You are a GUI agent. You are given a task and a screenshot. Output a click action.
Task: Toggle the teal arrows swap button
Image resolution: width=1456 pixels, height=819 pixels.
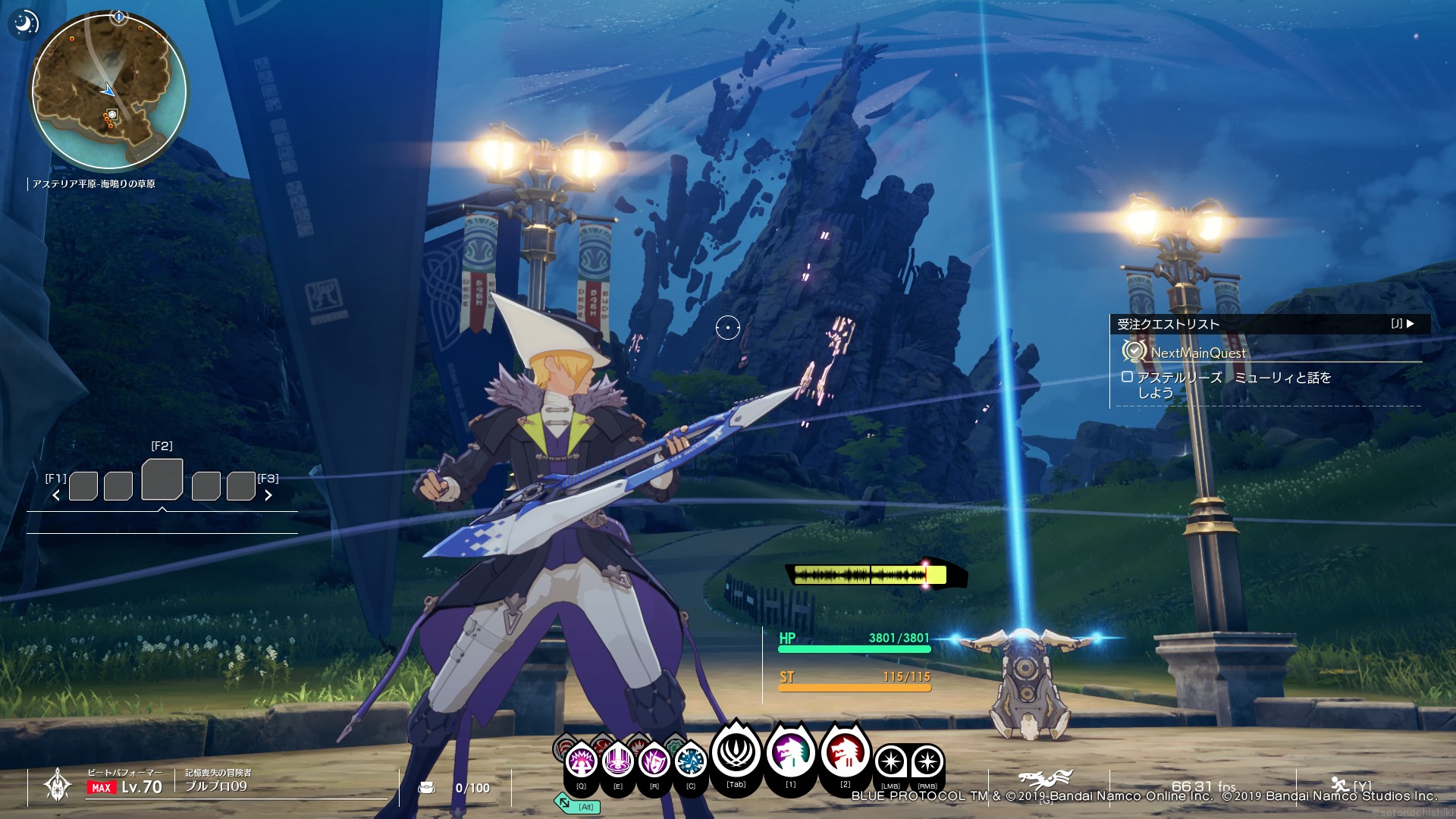tap(563, 802)
